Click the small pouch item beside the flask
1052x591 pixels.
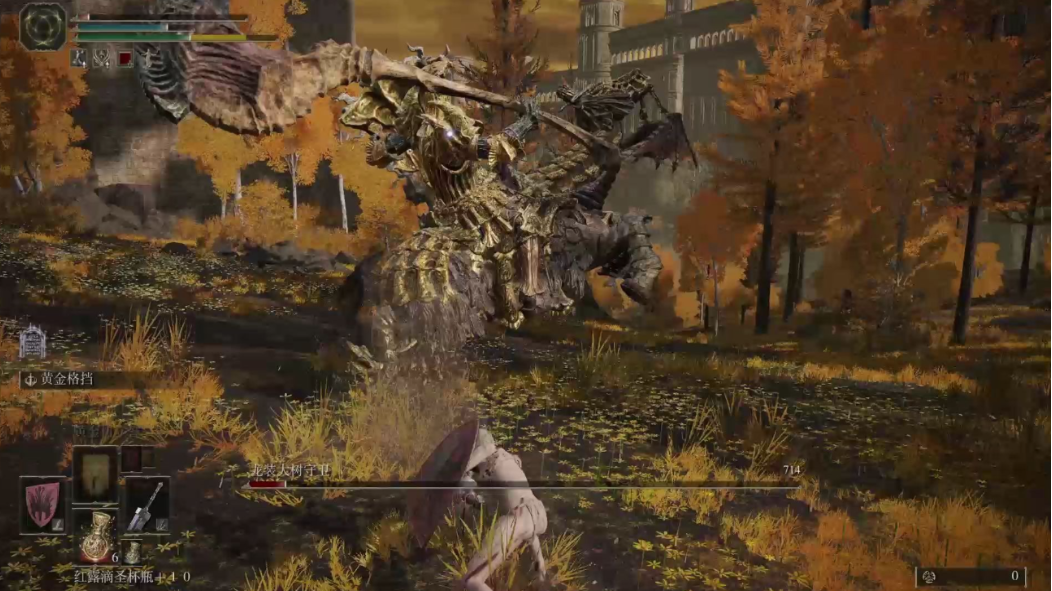click(132, 552)
